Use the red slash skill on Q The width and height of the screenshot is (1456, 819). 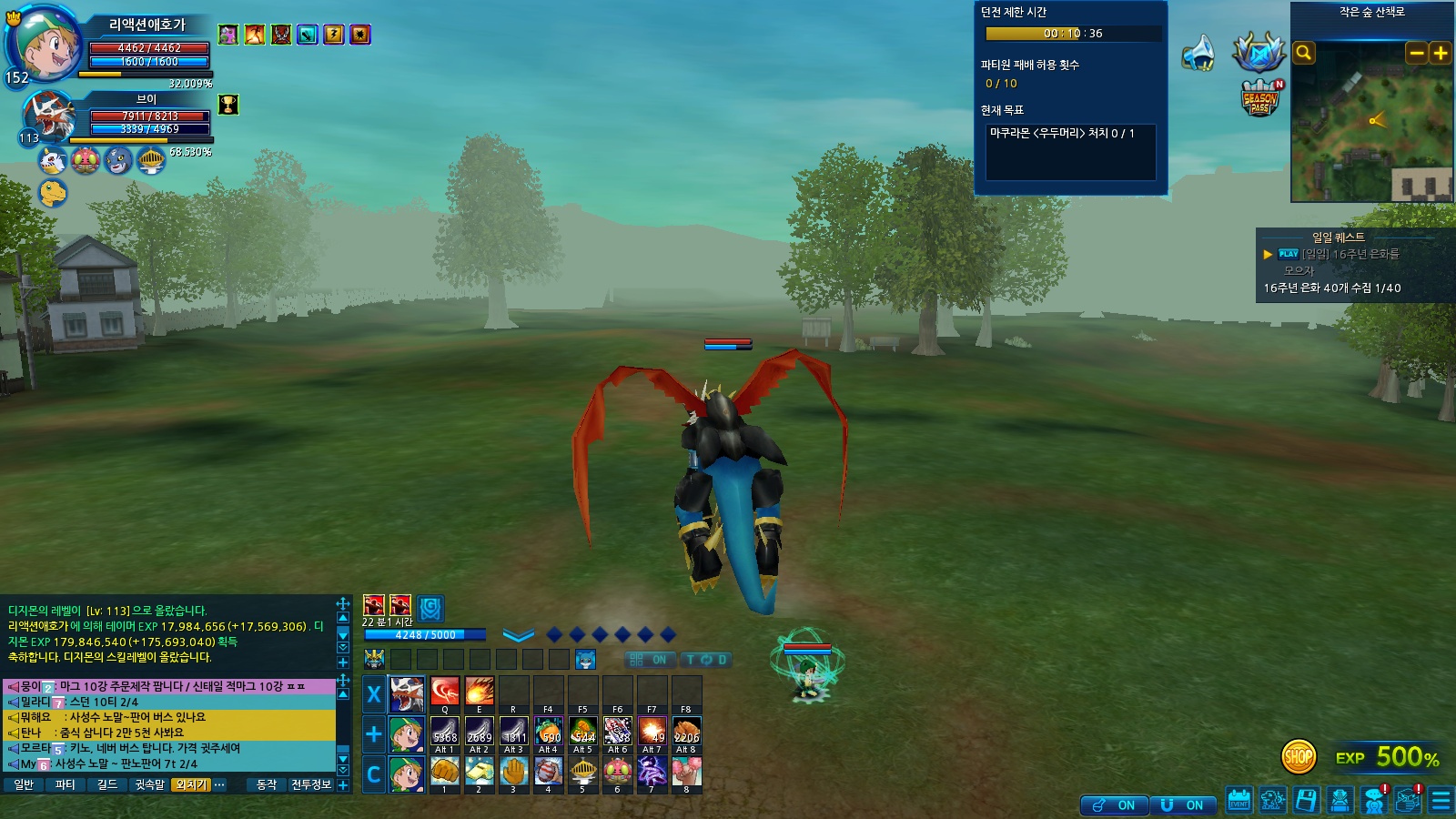tap(445, 692)
